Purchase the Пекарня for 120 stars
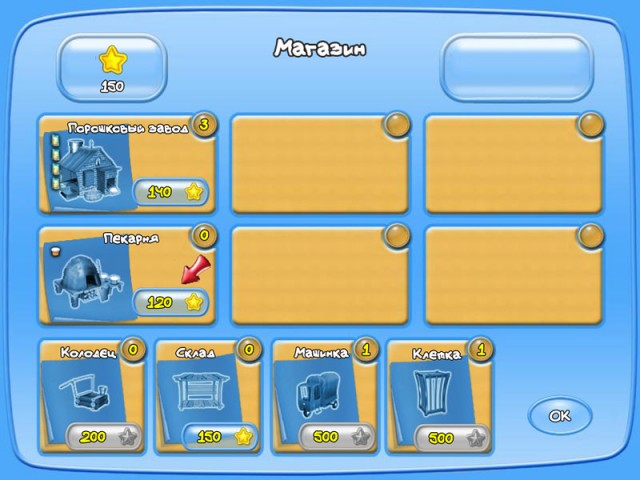This screenshot has height=480, width=640. click(x=171, y=302)
